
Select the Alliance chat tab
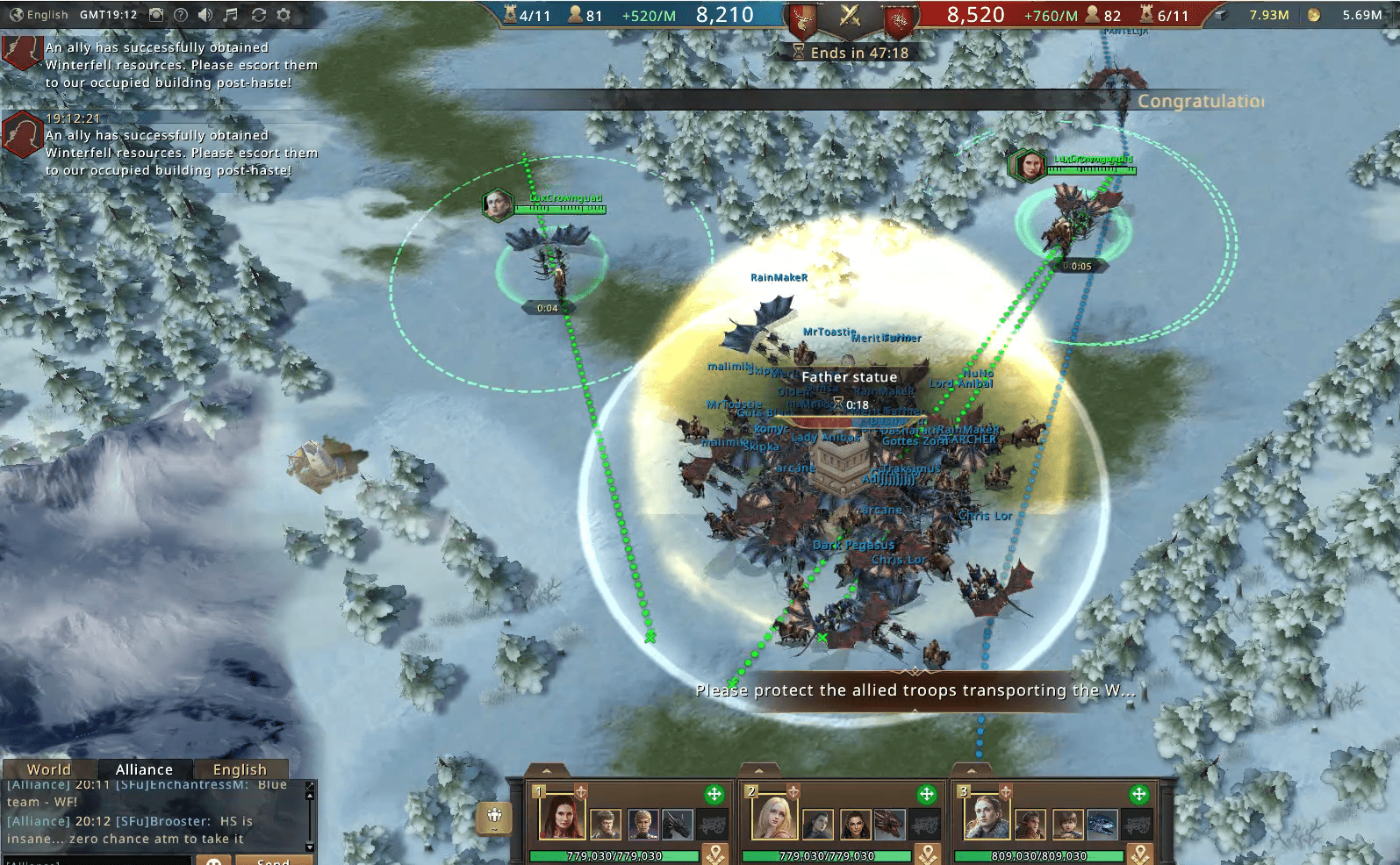(x=144, y=769)
